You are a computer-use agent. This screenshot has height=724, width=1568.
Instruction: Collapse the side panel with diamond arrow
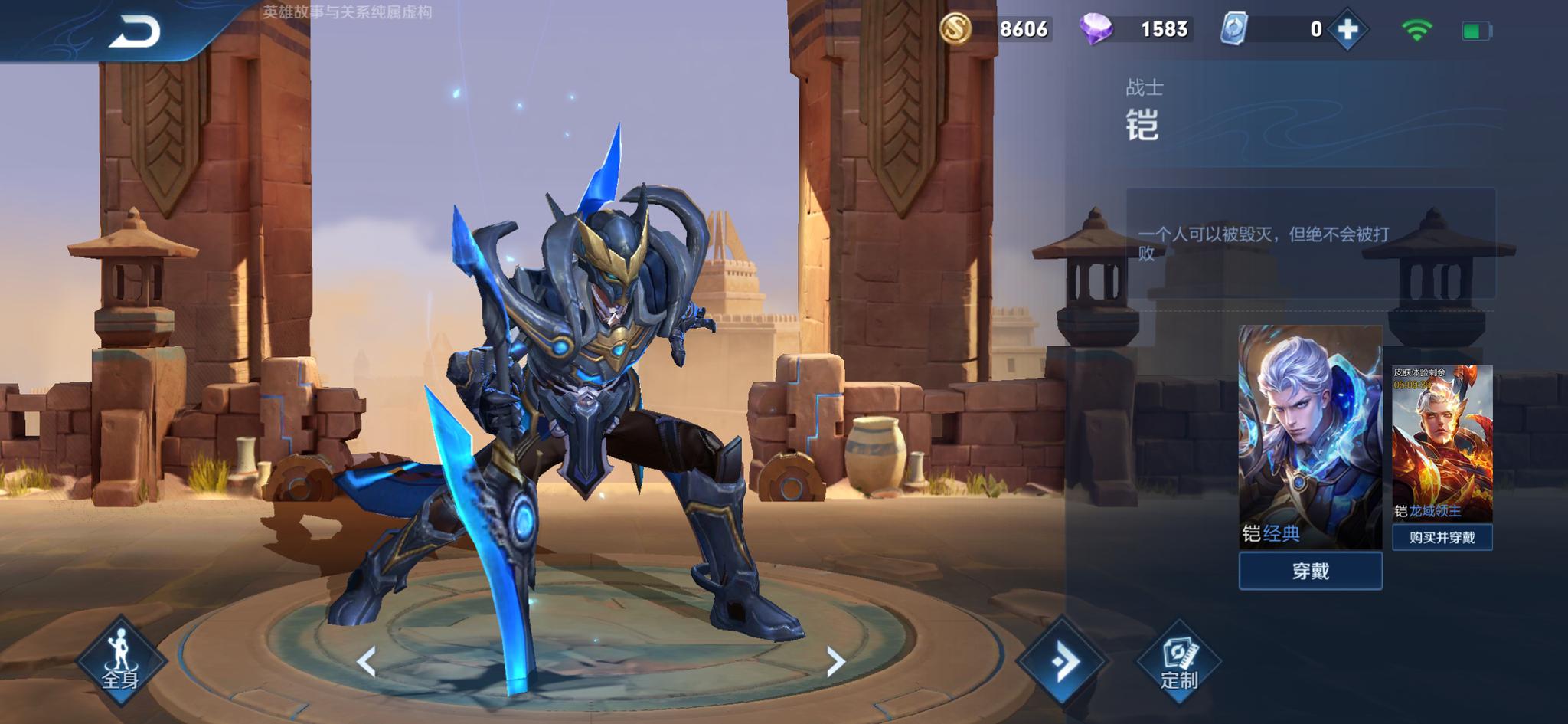1062,661
